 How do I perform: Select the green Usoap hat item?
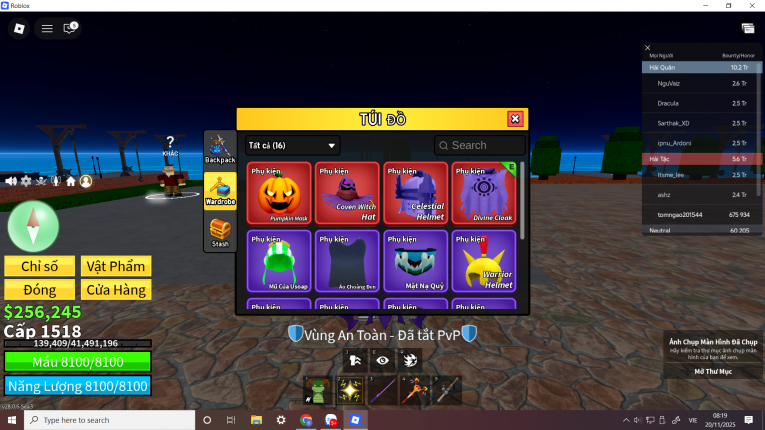pyautogui.click(x=279, y=260)
